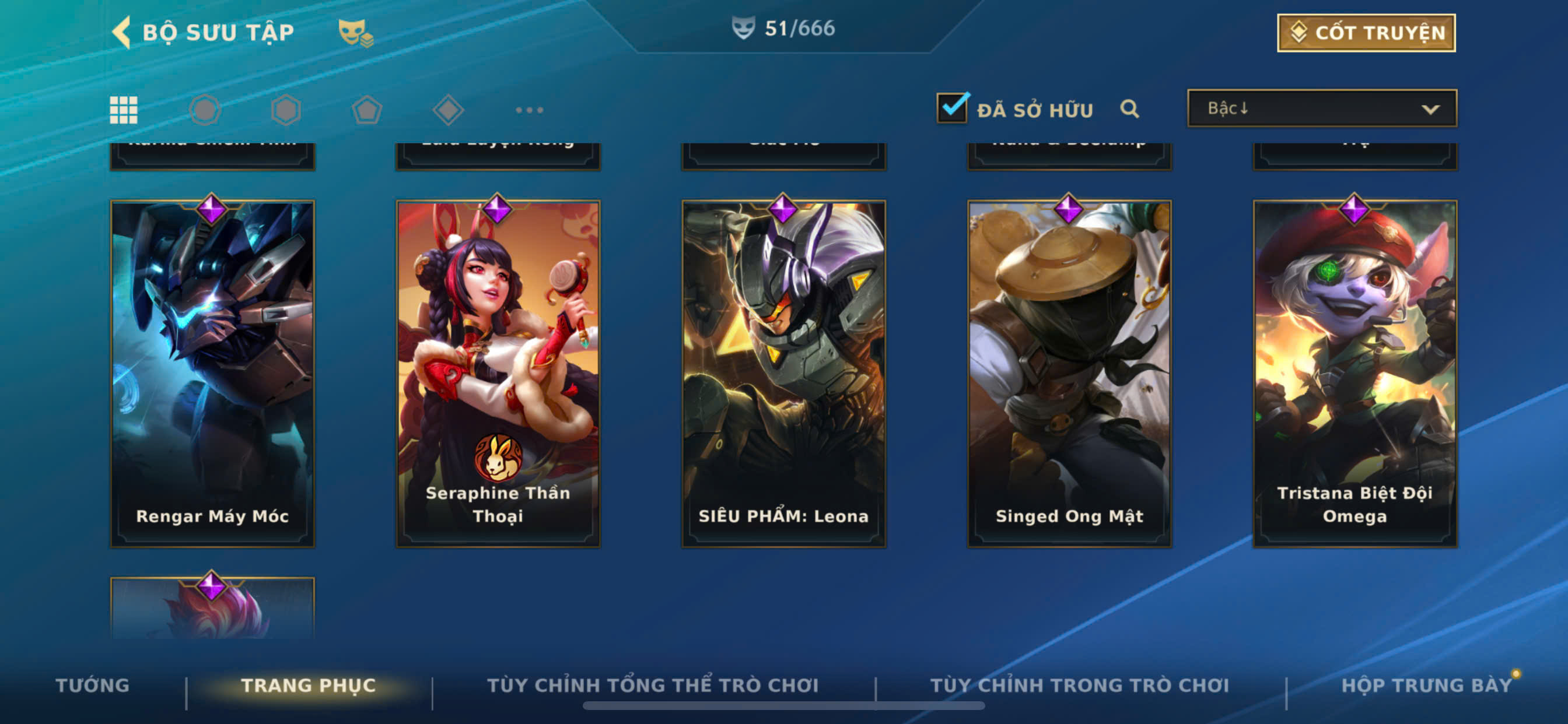Viewport: 1568px width, 724px height.
Task: Choose the SIÊU PHẨM: Leona skin
Action: (x=783, y=374)
